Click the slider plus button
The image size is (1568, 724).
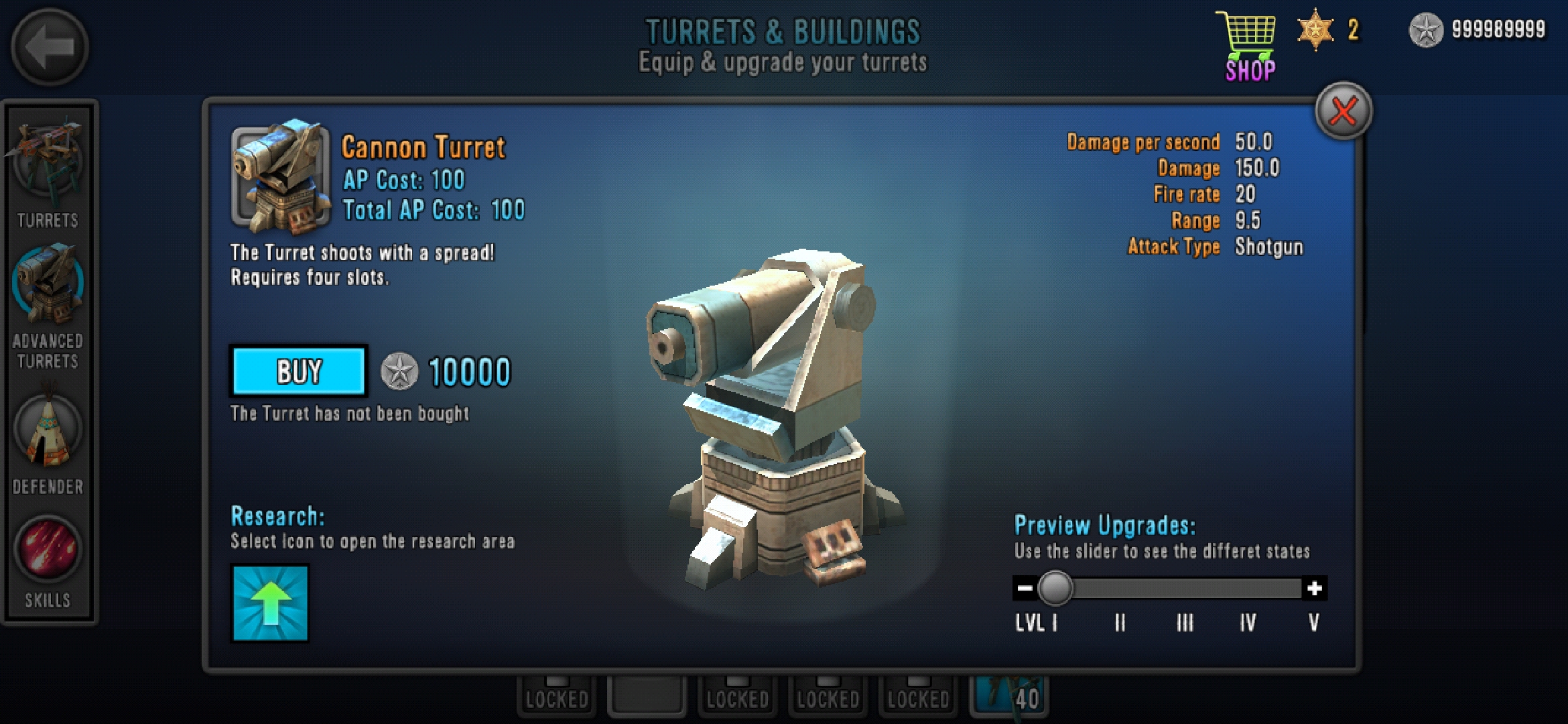point(1315,589)
